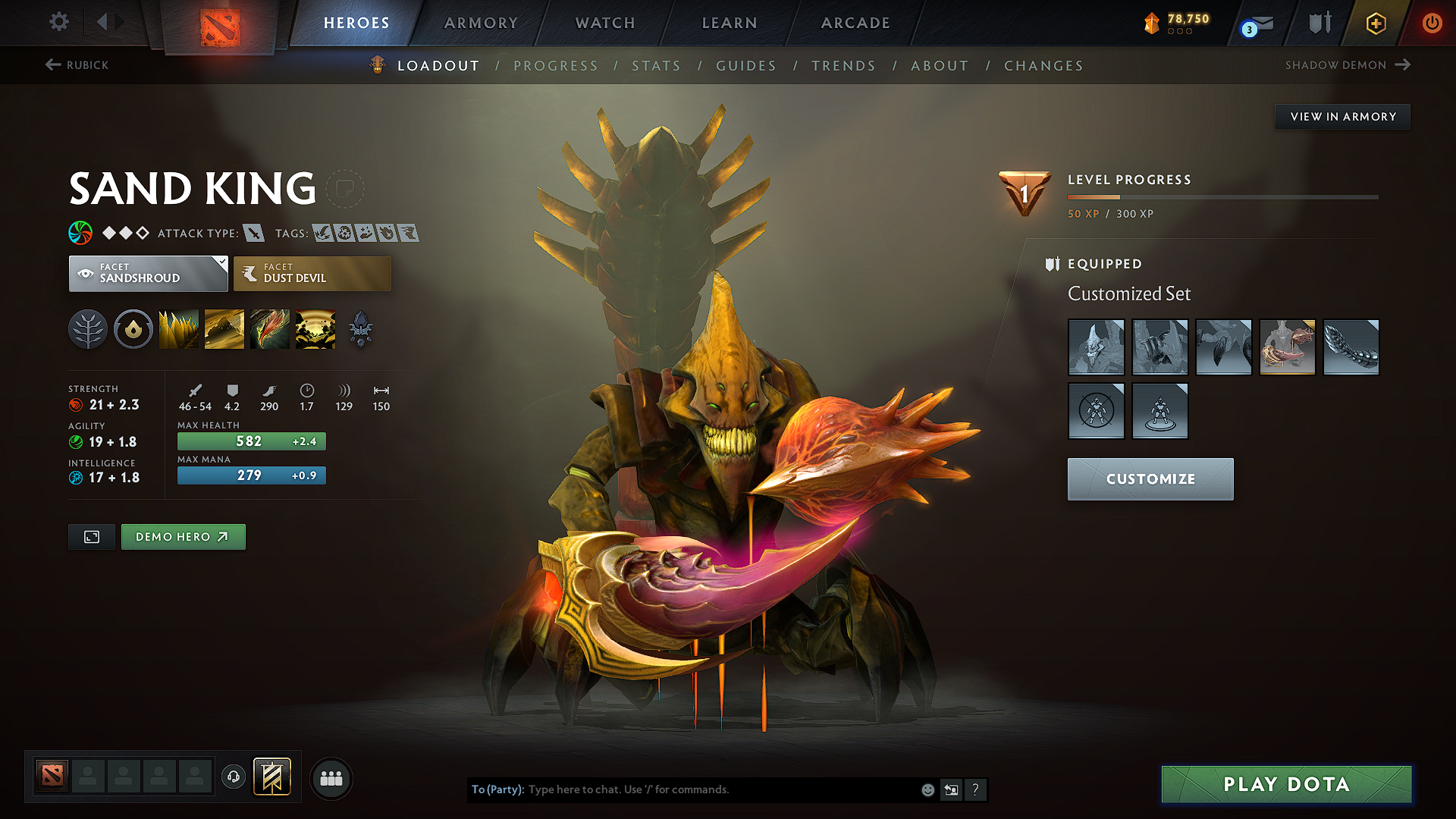
Task: Select the innate ability droplet icon
Action: click(133, 328)
